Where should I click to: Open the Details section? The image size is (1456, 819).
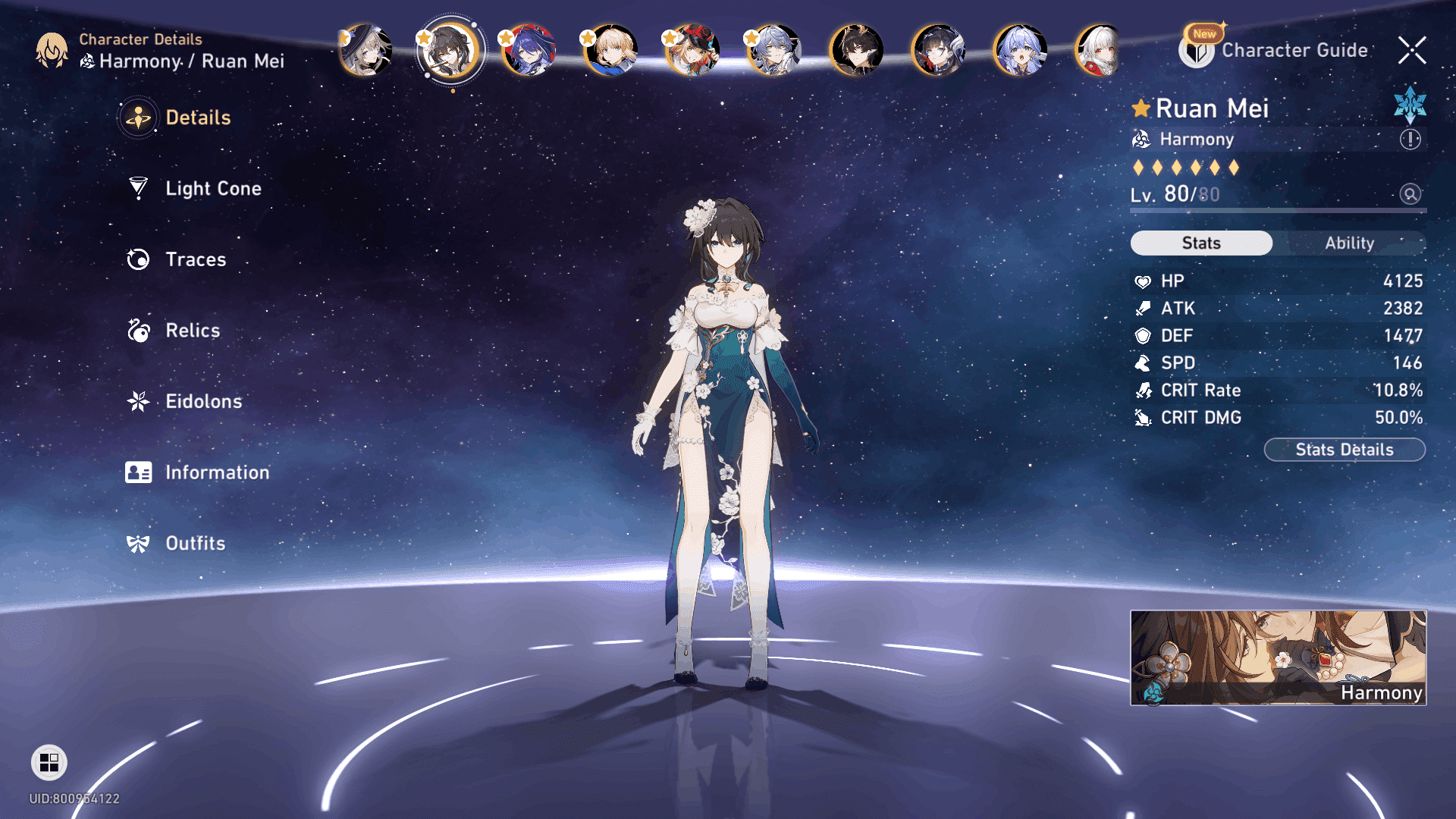197,118
